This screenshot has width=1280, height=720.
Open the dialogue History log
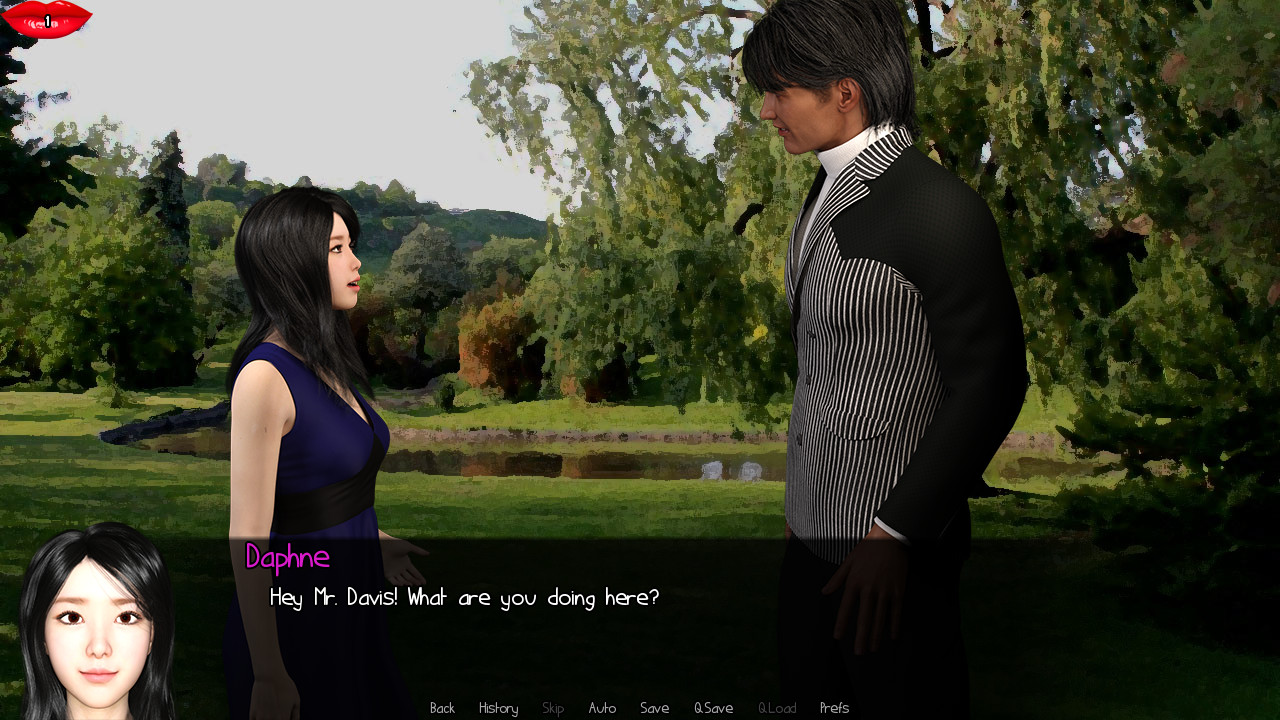pos(497,707)
